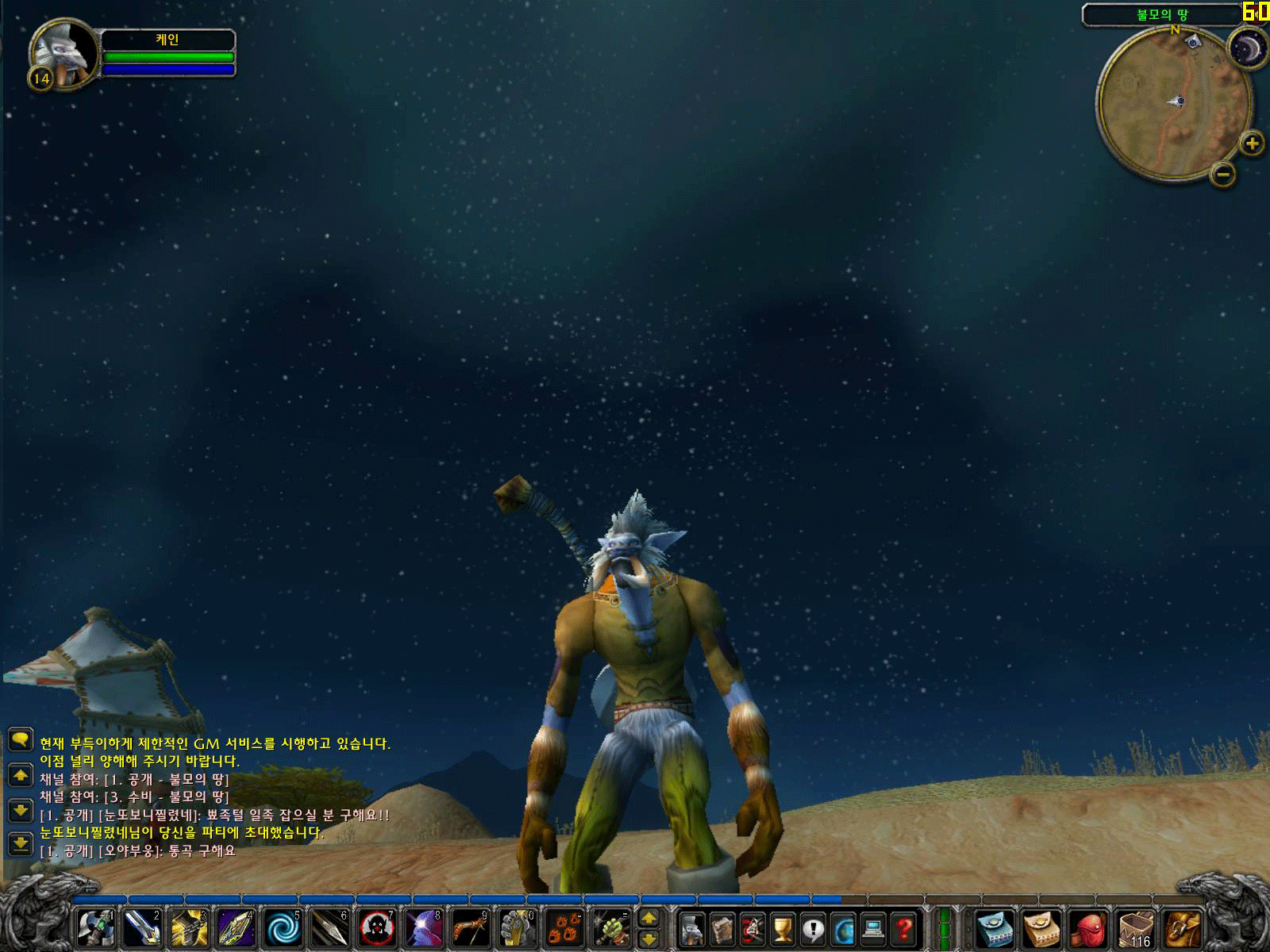Open the minimap

click(x=1173, y=103)
